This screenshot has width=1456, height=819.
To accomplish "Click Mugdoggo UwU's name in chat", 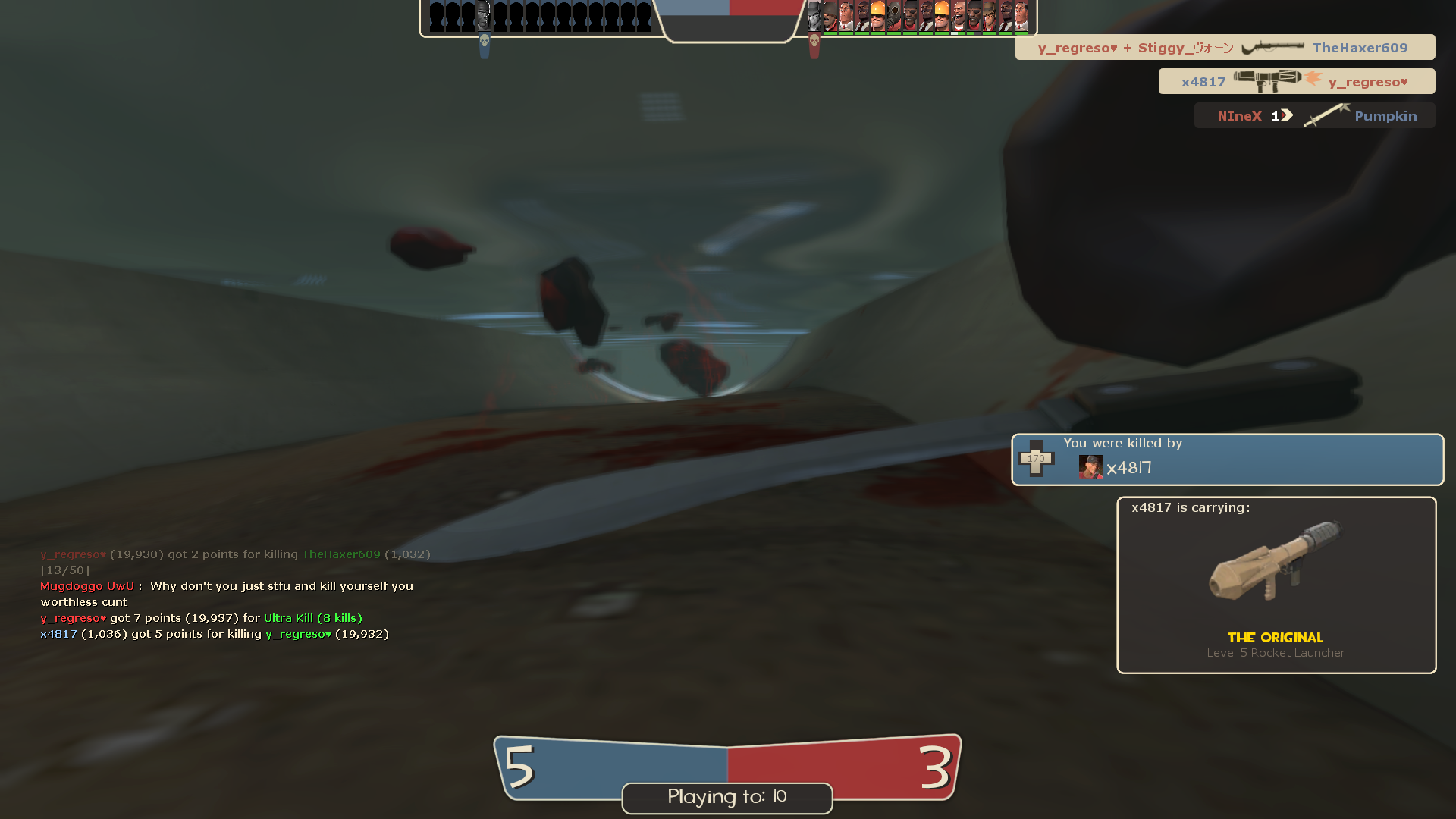I will point(86,586).
